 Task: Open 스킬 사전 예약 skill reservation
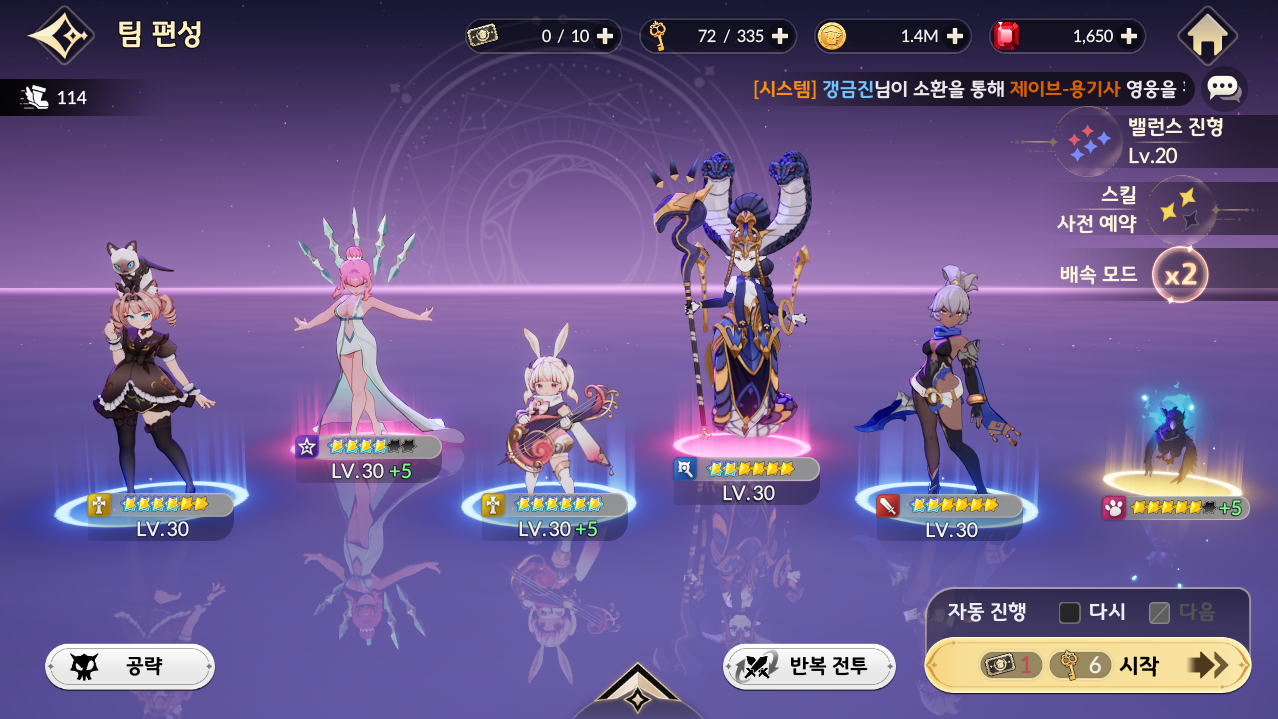click(x=1180, y=209)
